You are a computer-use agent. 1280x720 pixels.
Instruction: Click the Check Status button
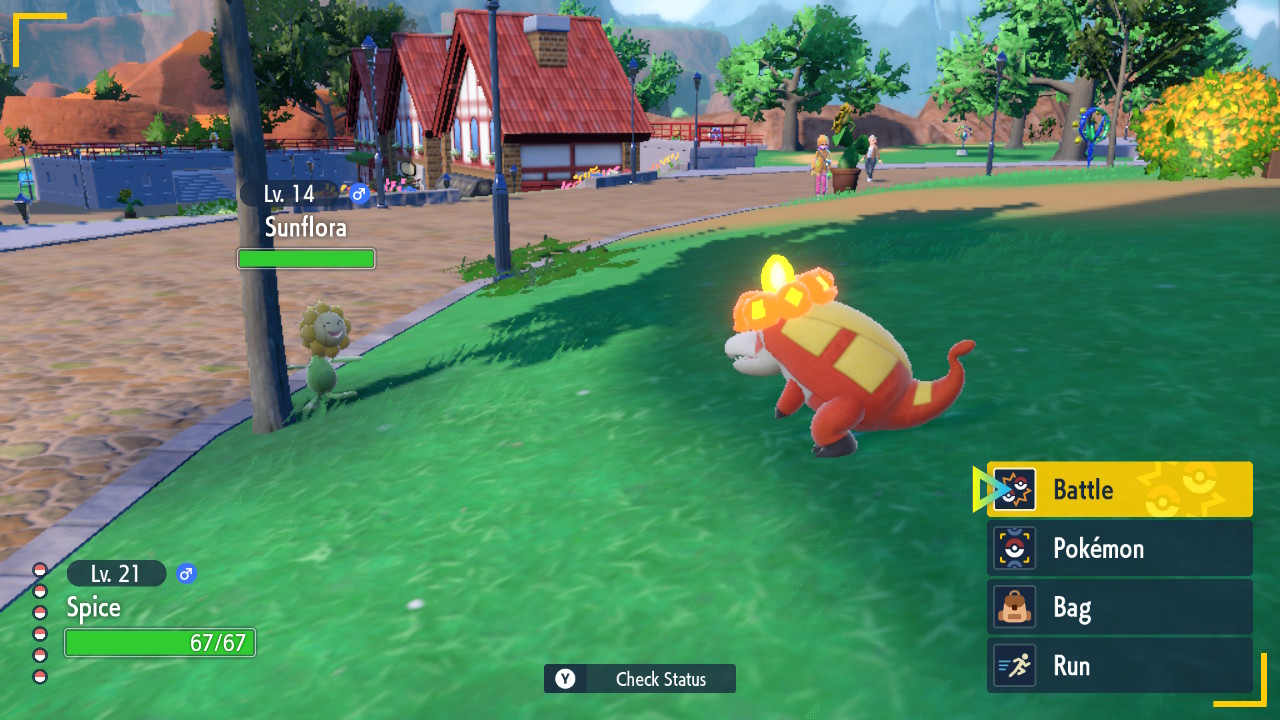[x=640, y=679]
